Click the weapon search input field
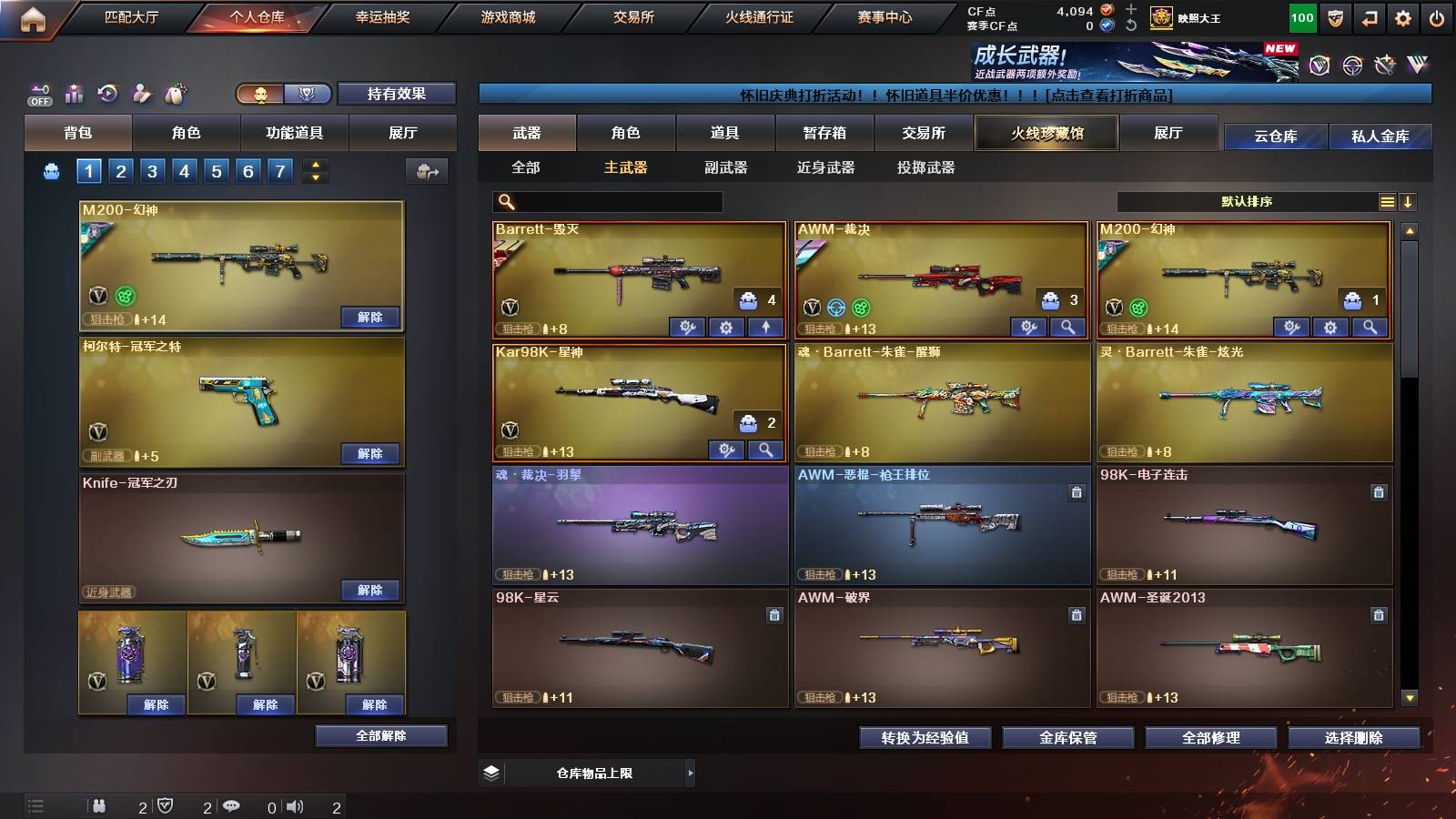Screen dimensions: 1456x819 point(605,200)
